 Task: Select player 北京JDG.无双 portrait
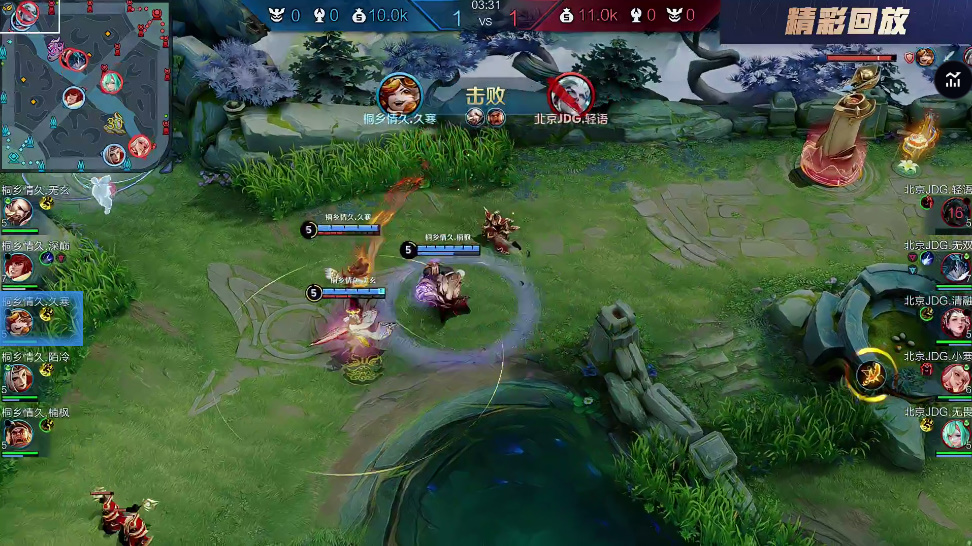pyautogui.click(x=954, y=267)
